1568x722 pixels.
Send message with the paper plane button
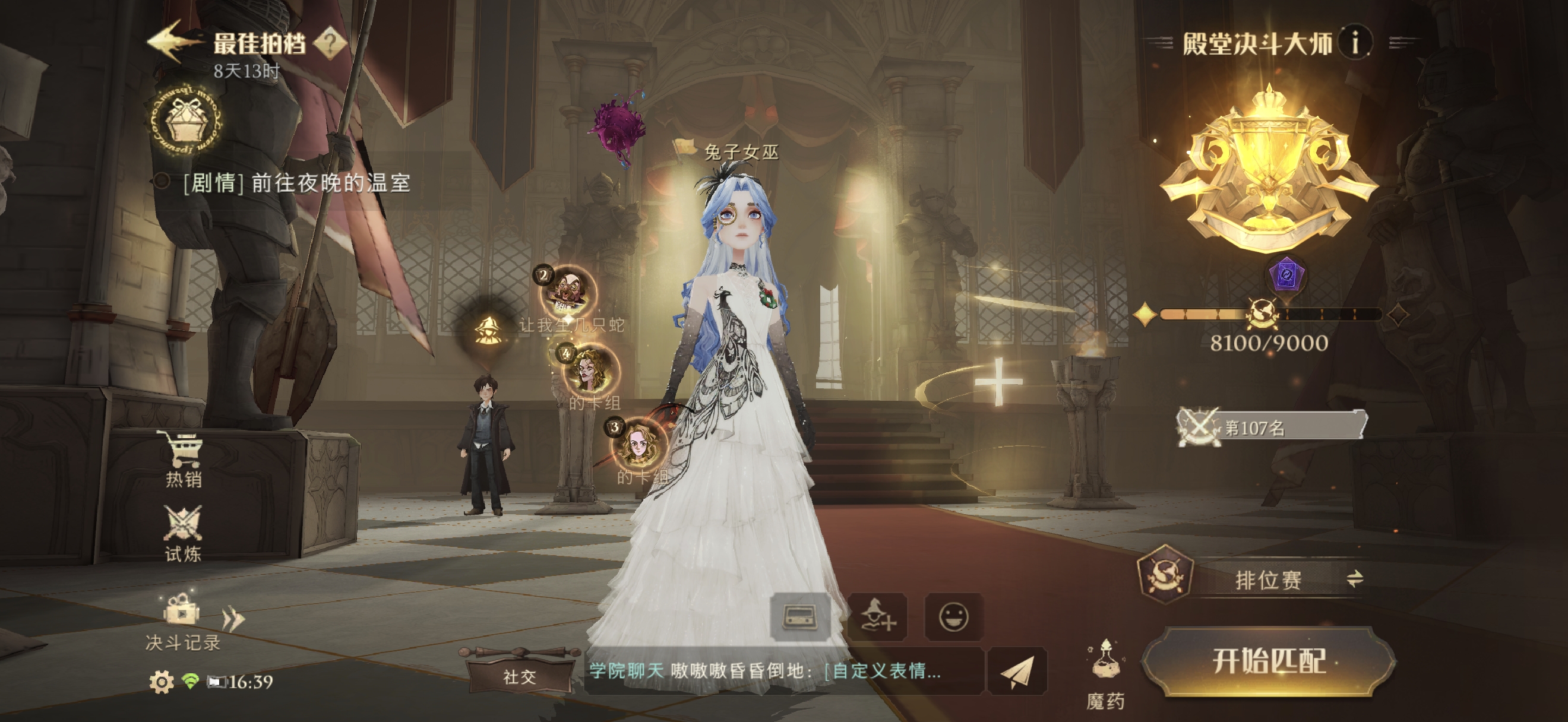pos(1017,672)
